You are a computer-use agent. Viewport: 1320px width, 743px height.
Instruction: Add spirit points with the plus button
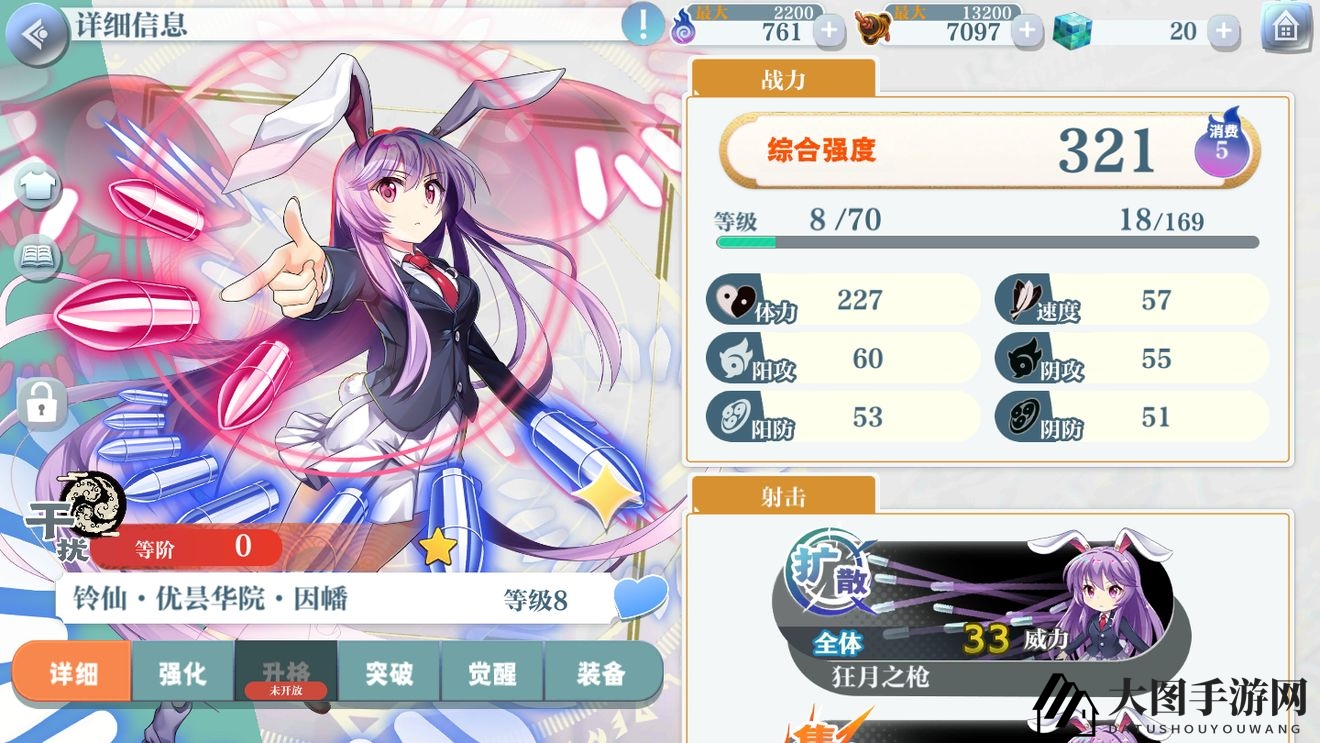tap(828, 31)
